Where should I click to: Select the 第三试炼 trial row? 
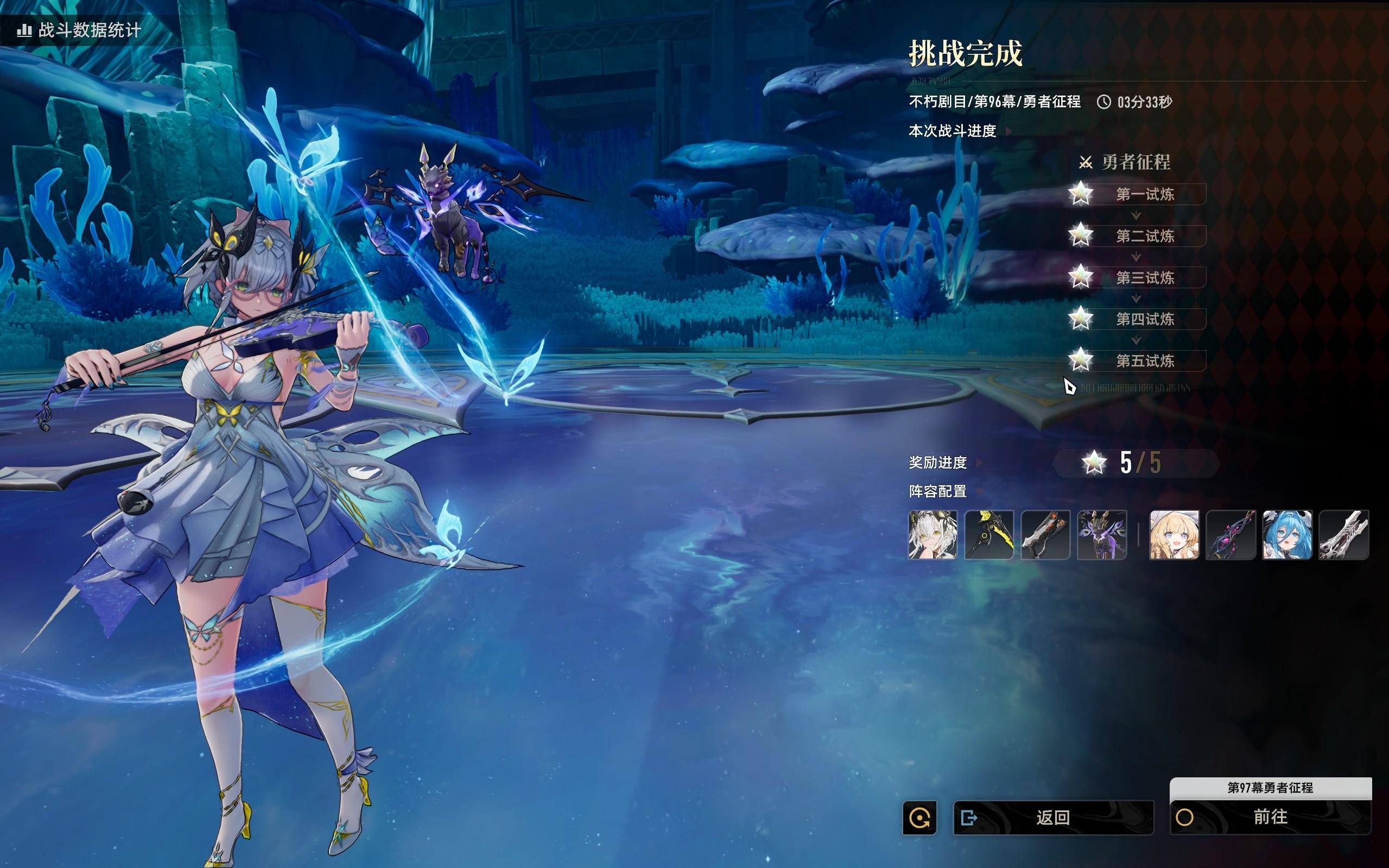[x=1145, y=278]
